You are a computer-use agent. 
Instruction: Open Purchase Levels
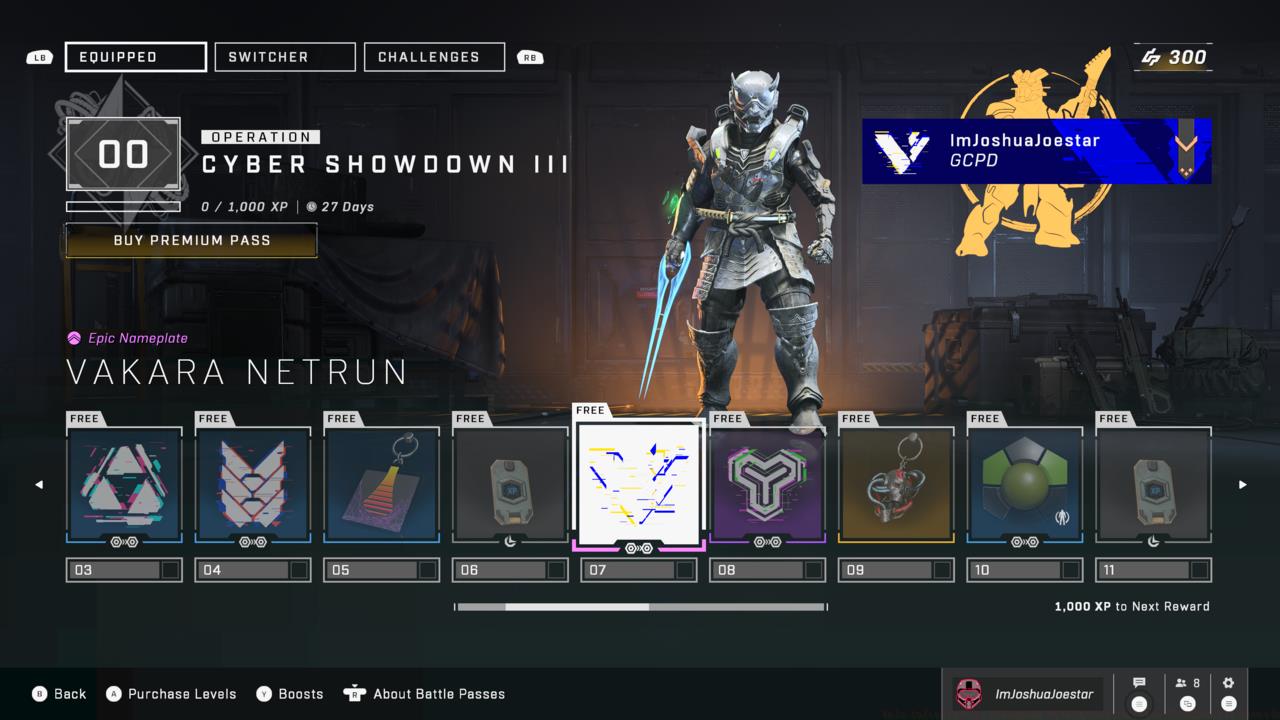click(x=171, y=694)
